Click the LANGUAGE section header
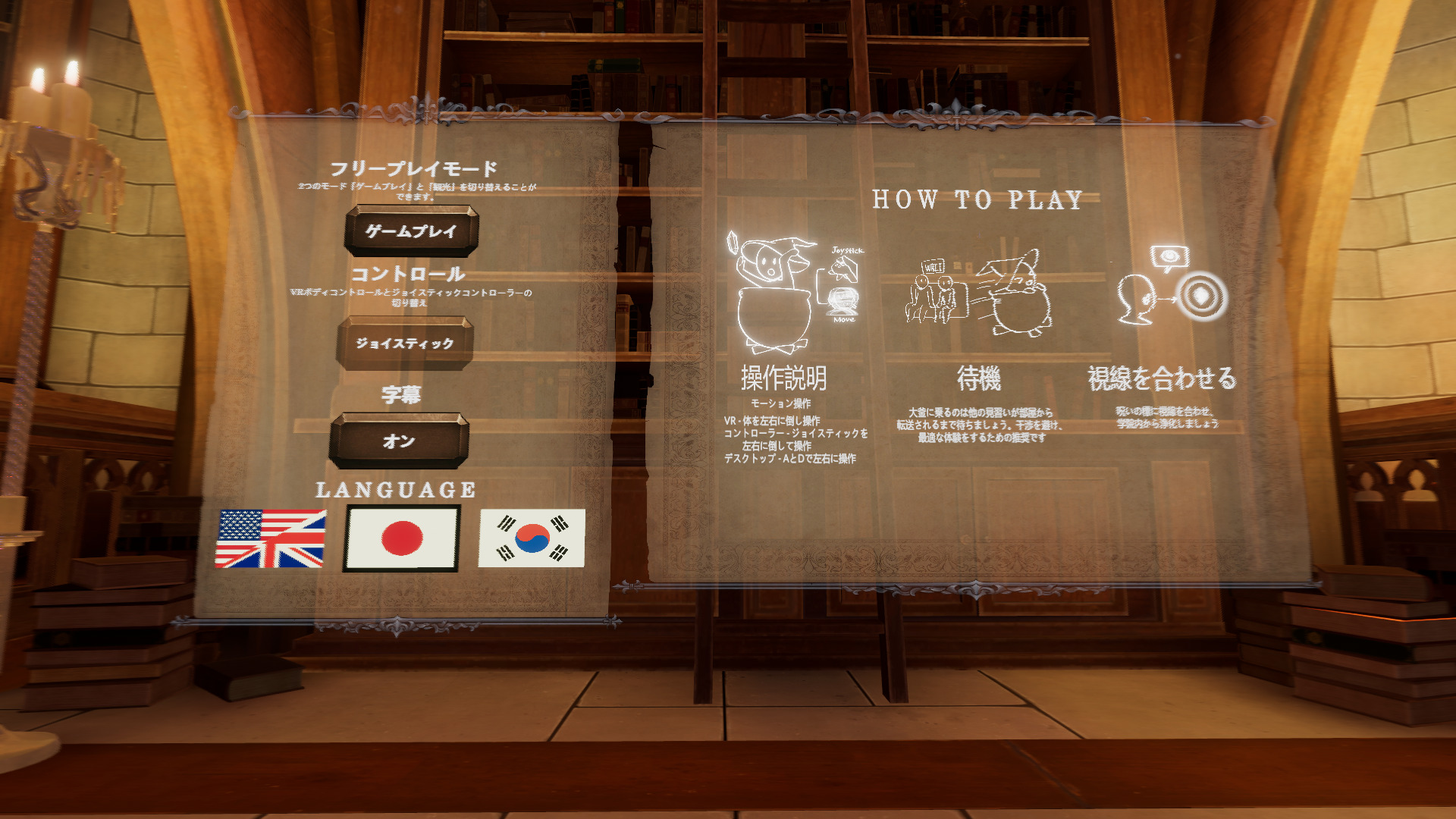 coord(397,489)
